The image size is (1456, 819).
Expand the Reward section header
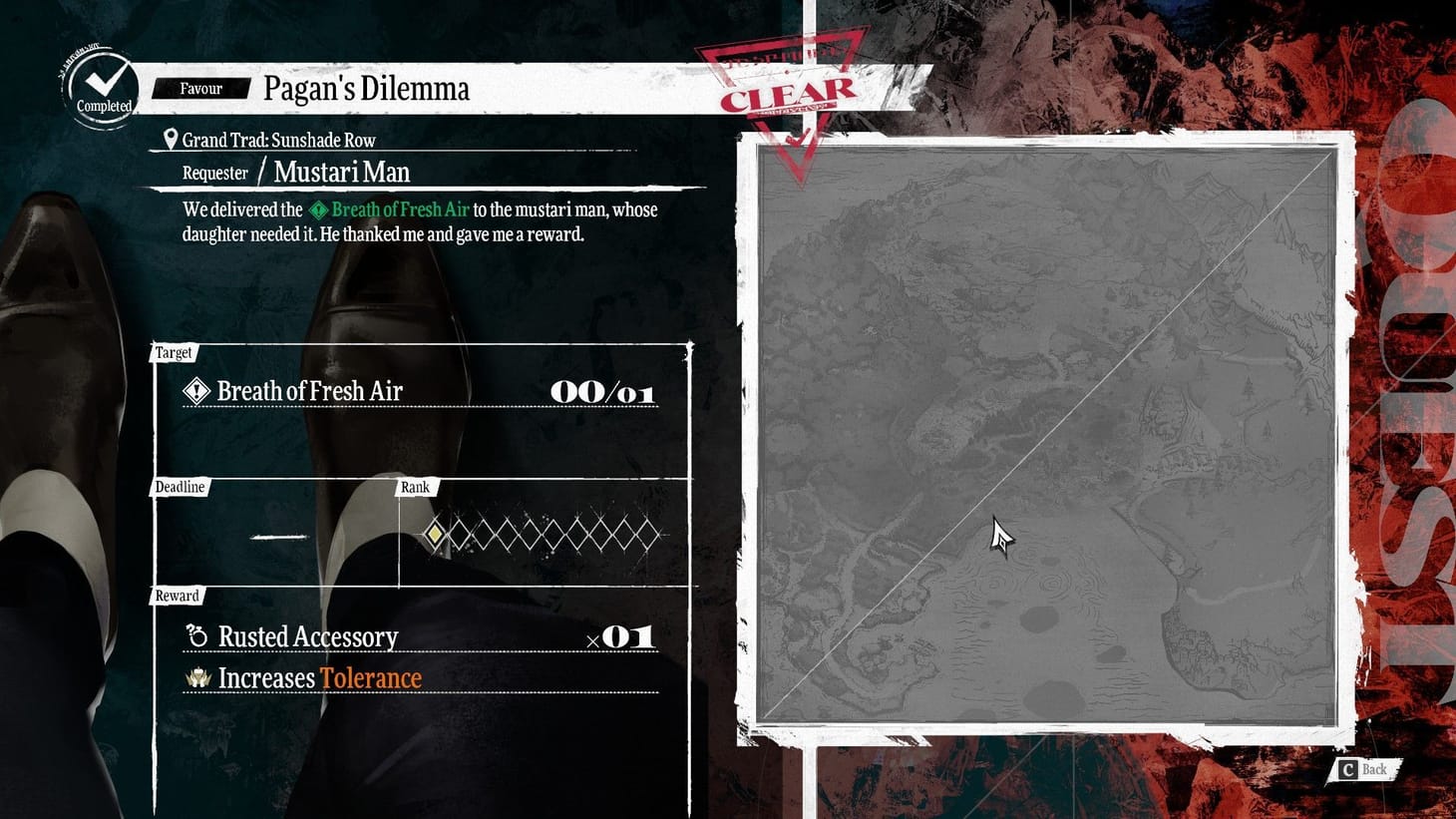[x=177, y=596]
